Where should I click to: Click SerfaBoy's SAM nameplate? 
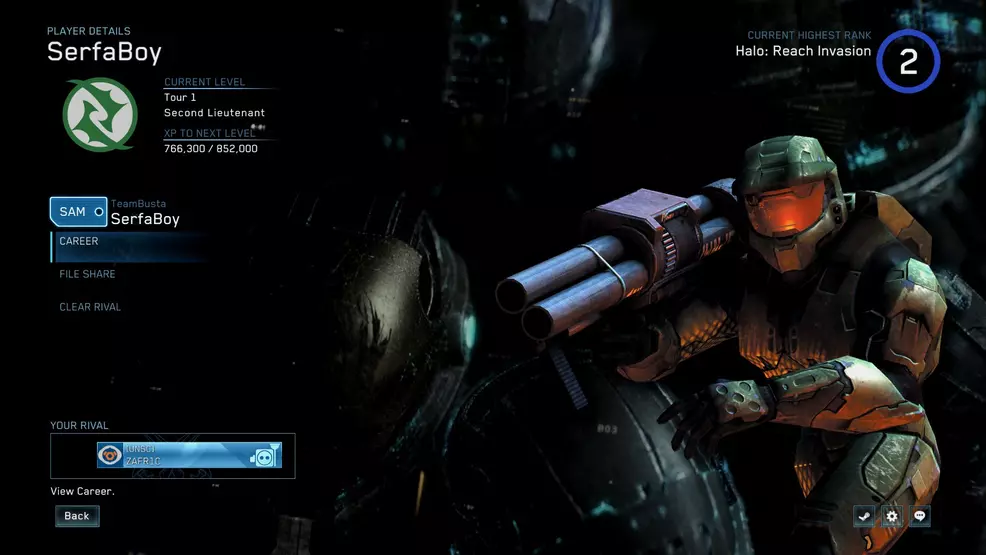click(x=79, y=212)
